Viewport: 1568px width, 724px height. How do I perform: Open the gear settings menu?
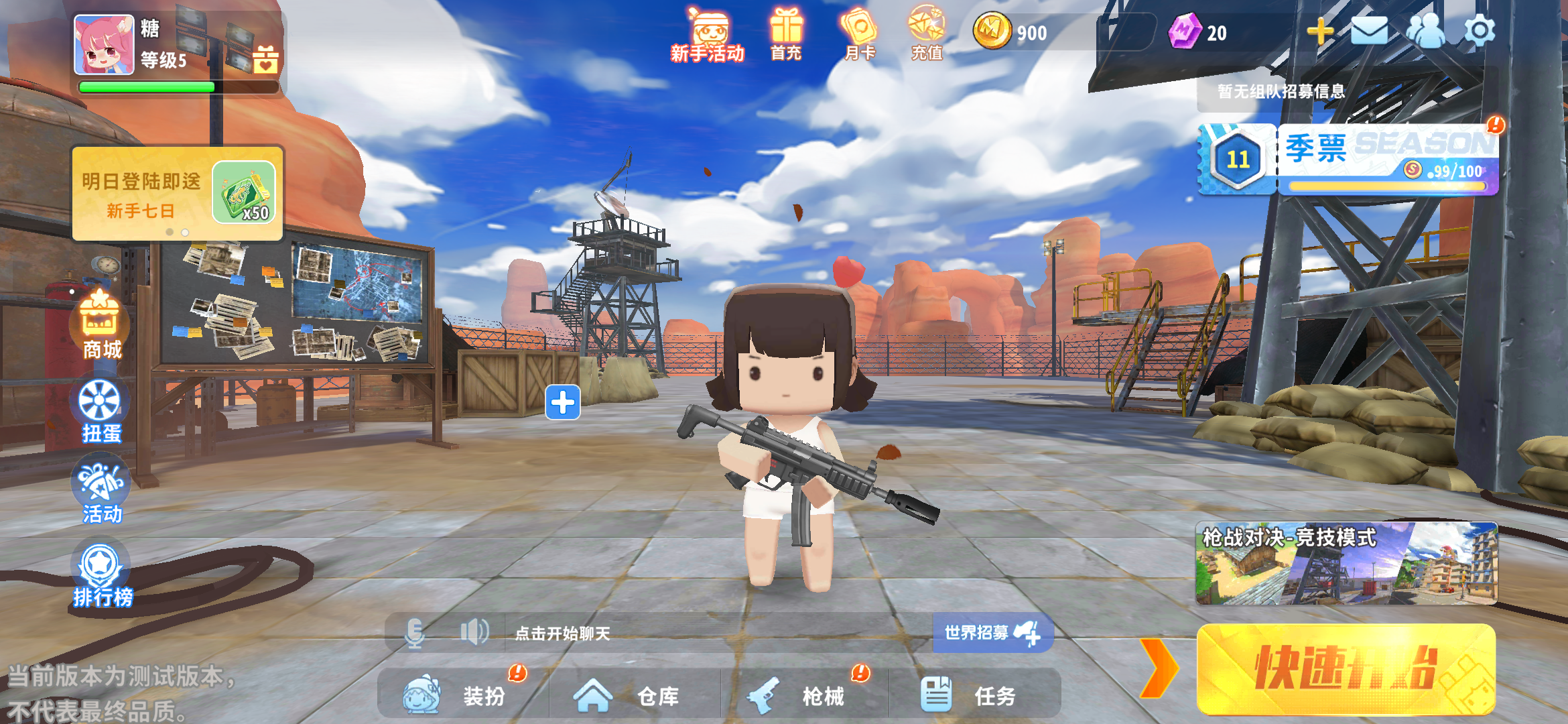point(1480,31)
